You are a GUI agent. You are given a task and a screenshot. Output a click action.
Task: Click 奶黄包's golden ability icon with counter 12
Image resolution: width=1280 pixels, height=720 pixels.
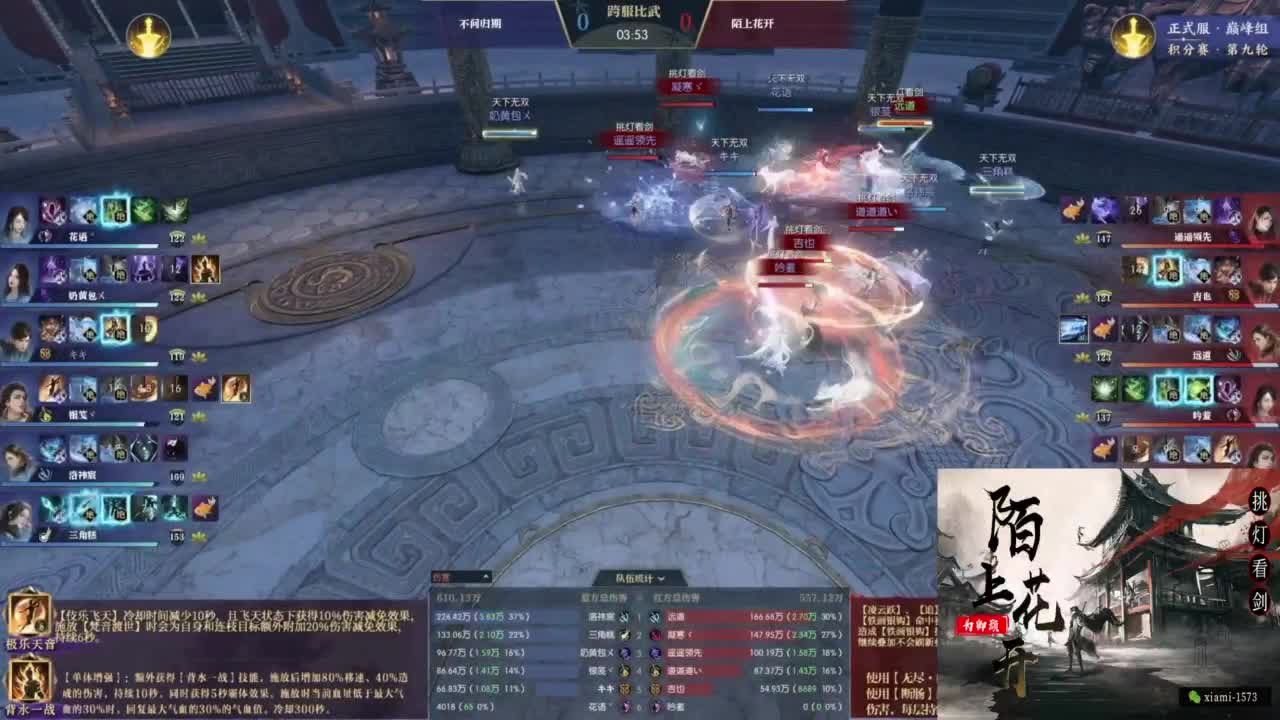[206, 270]
